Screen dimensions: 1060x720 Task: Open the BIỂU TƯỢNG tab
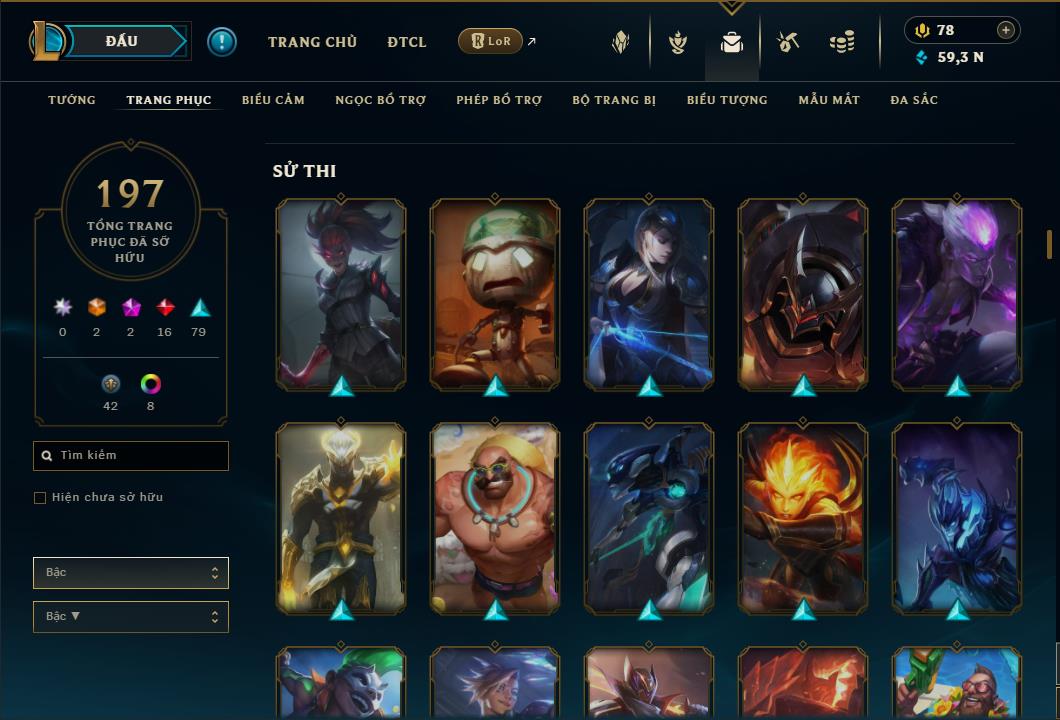727,100
